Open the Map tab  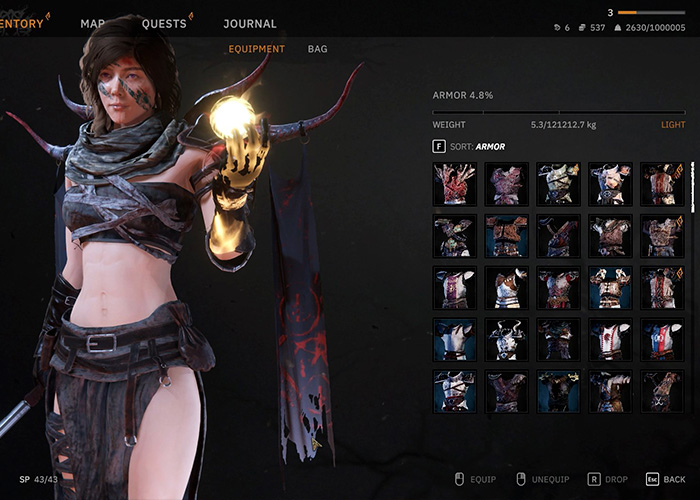click(x=93, y=24)
